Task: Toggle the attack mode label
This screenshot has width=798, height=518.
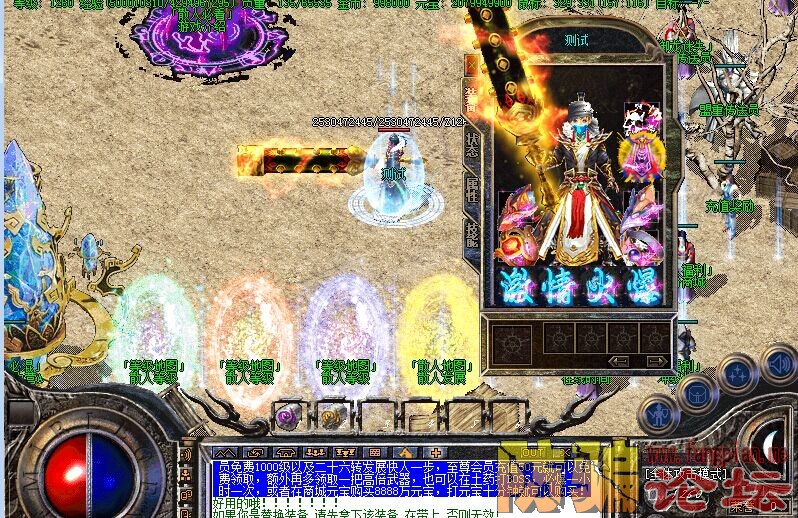Action: point(684,472)
